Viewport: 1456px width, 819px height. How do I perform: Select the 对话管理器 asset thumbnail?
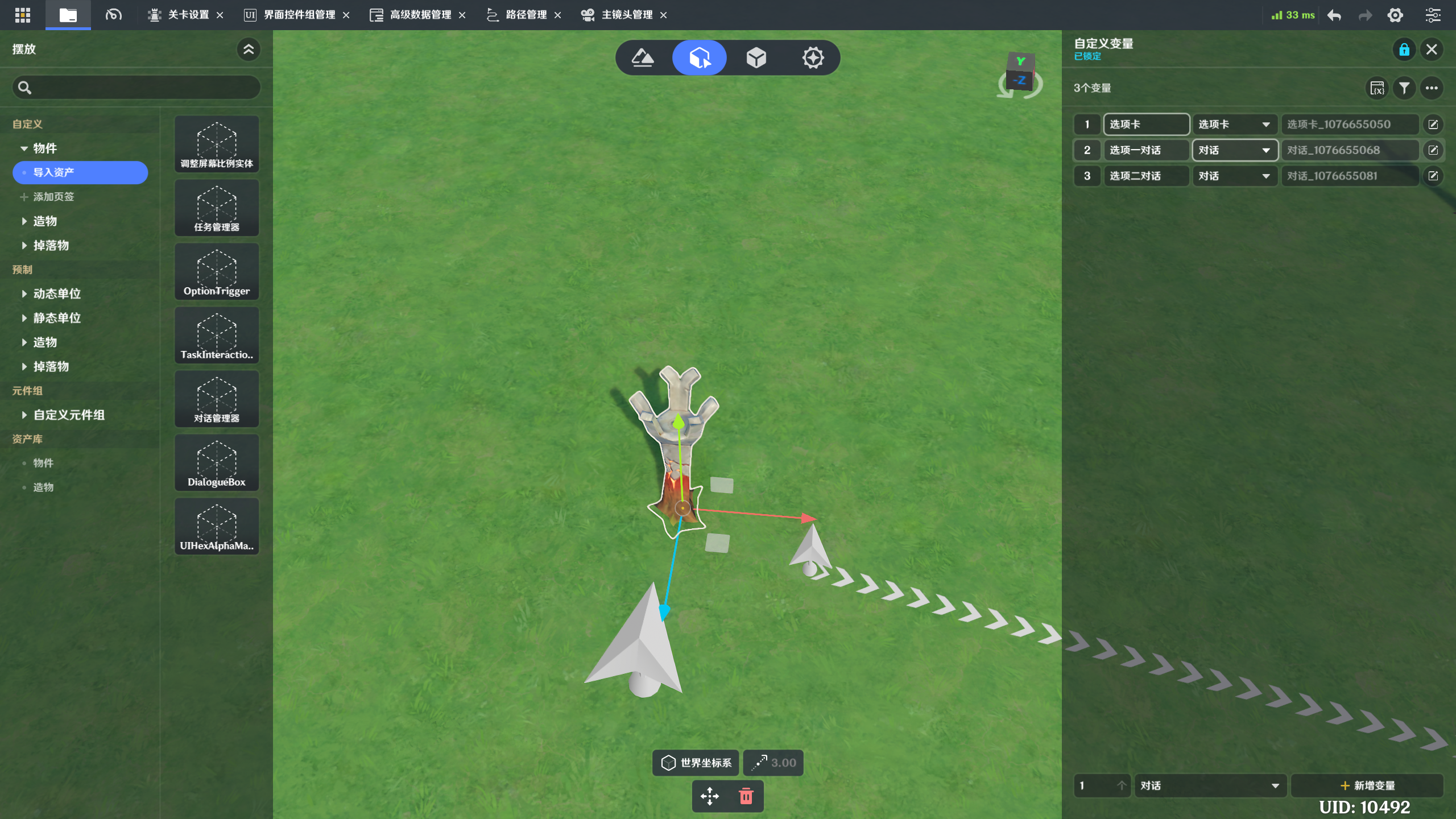217,399
